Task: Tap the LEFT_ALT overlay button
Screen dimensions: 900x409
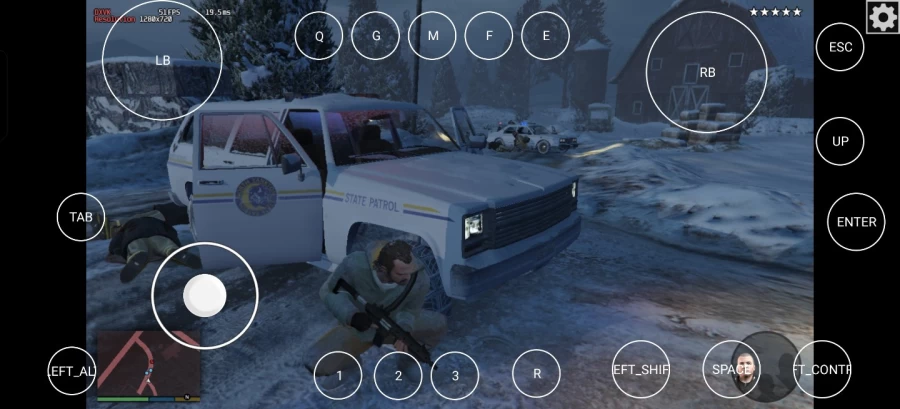Action: tap(72, 371)
